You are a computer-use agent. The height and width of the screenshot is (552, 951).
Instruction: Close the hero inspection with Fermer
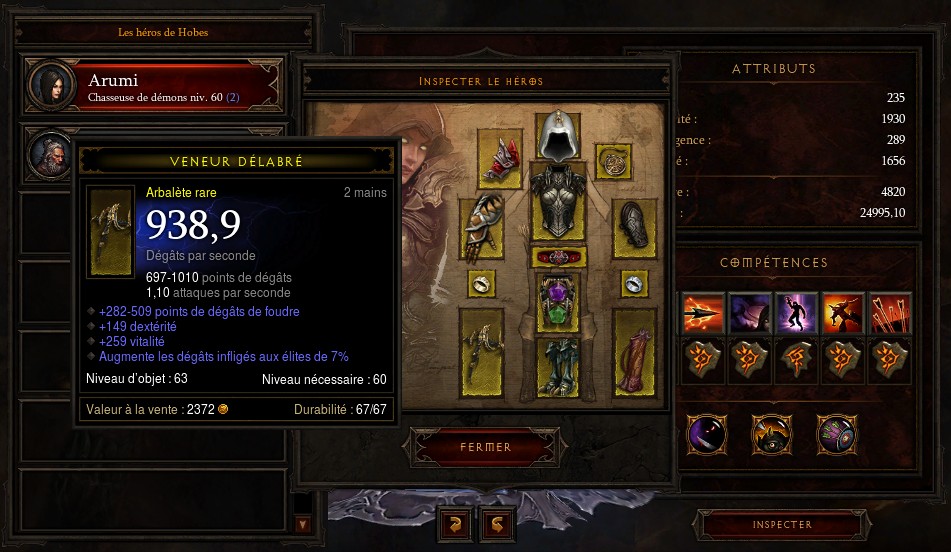[485, 447]
